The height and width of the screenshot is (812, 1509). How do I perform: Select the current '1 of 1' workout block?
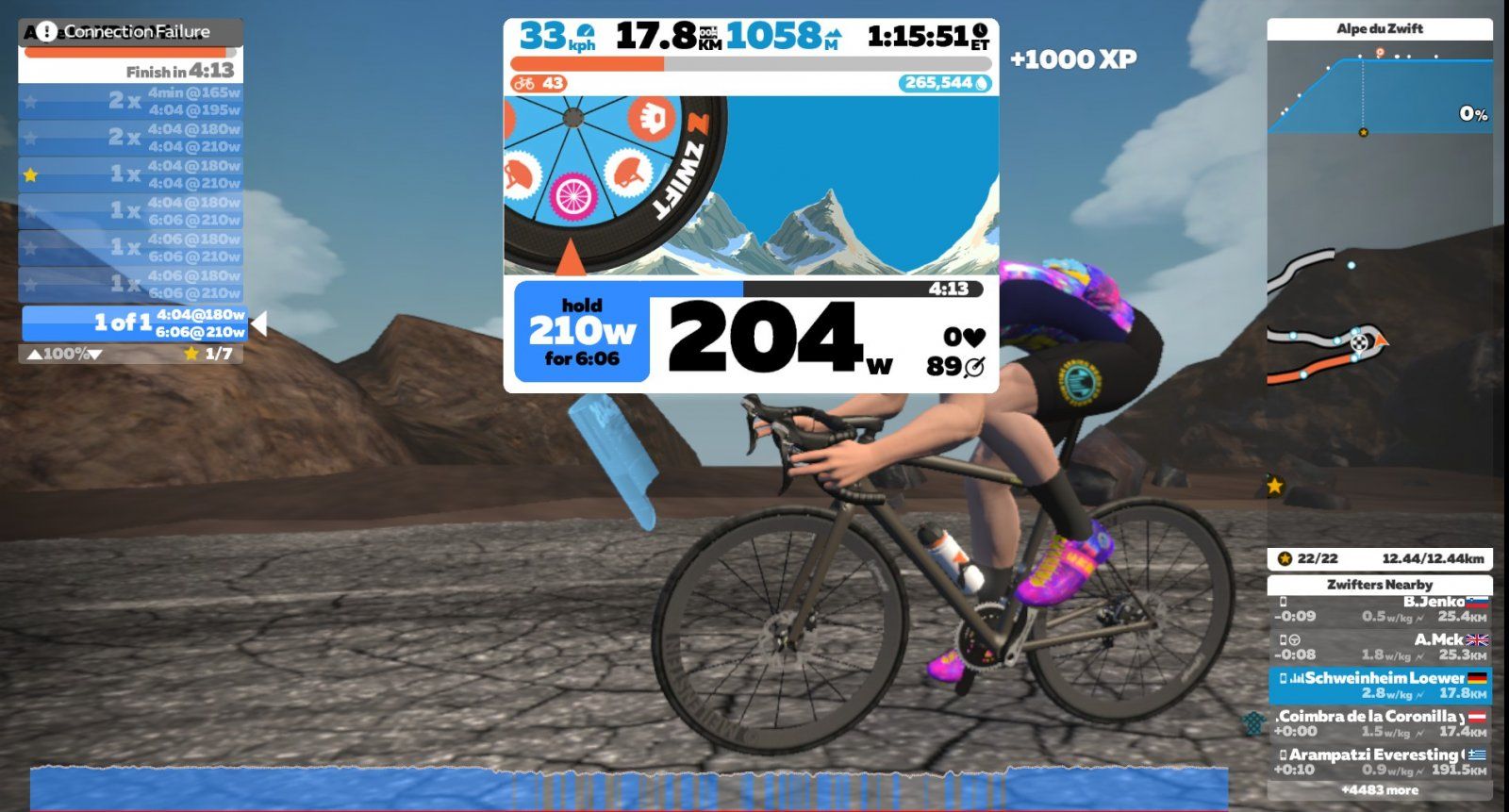[134, 323]
